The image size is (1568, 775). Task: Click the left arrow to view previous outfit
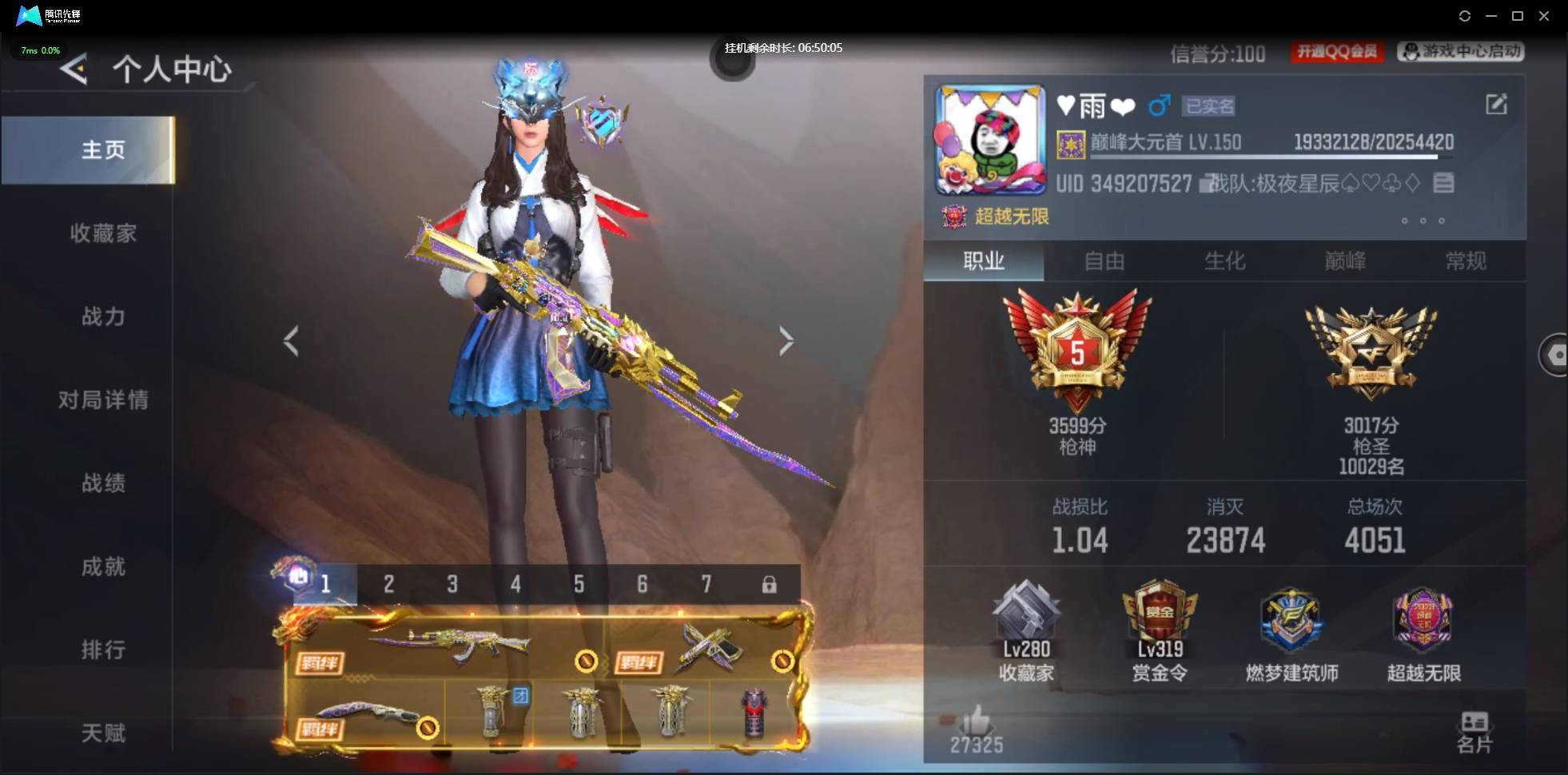pyautogui.click(x=290, y=341)
